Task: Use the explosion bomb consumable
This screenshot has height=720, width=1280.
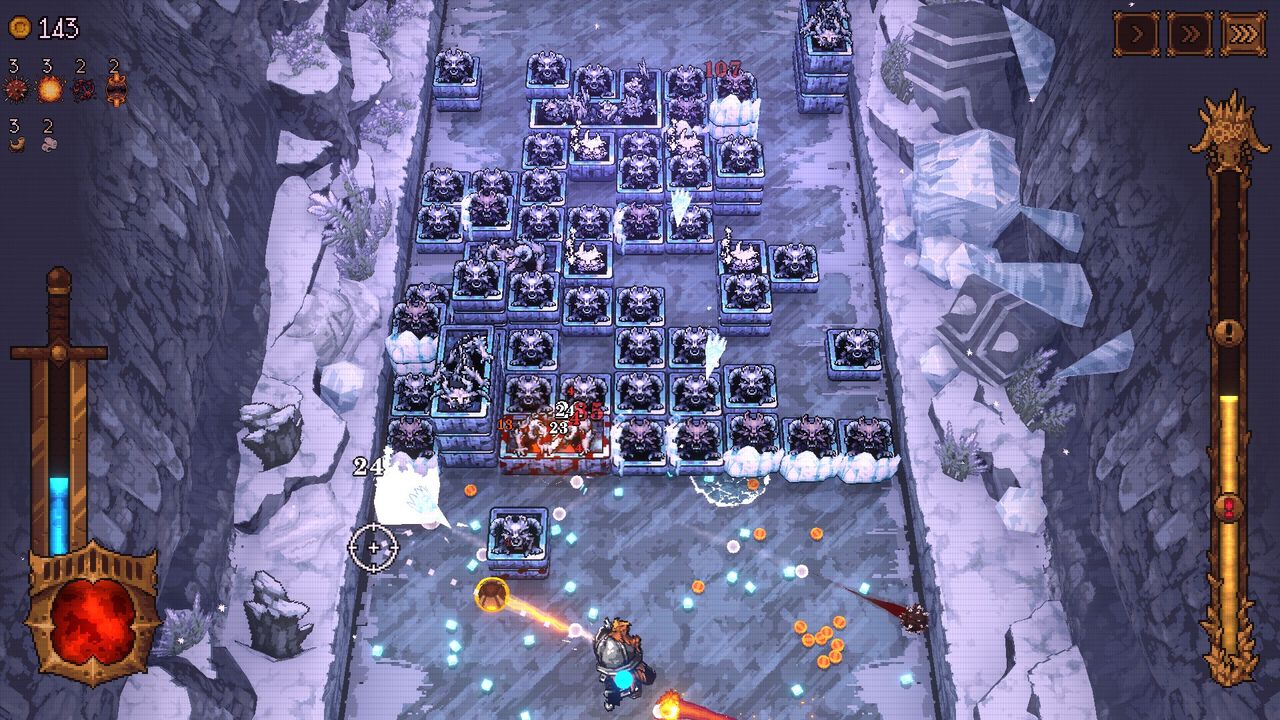Action: [49, 88]
